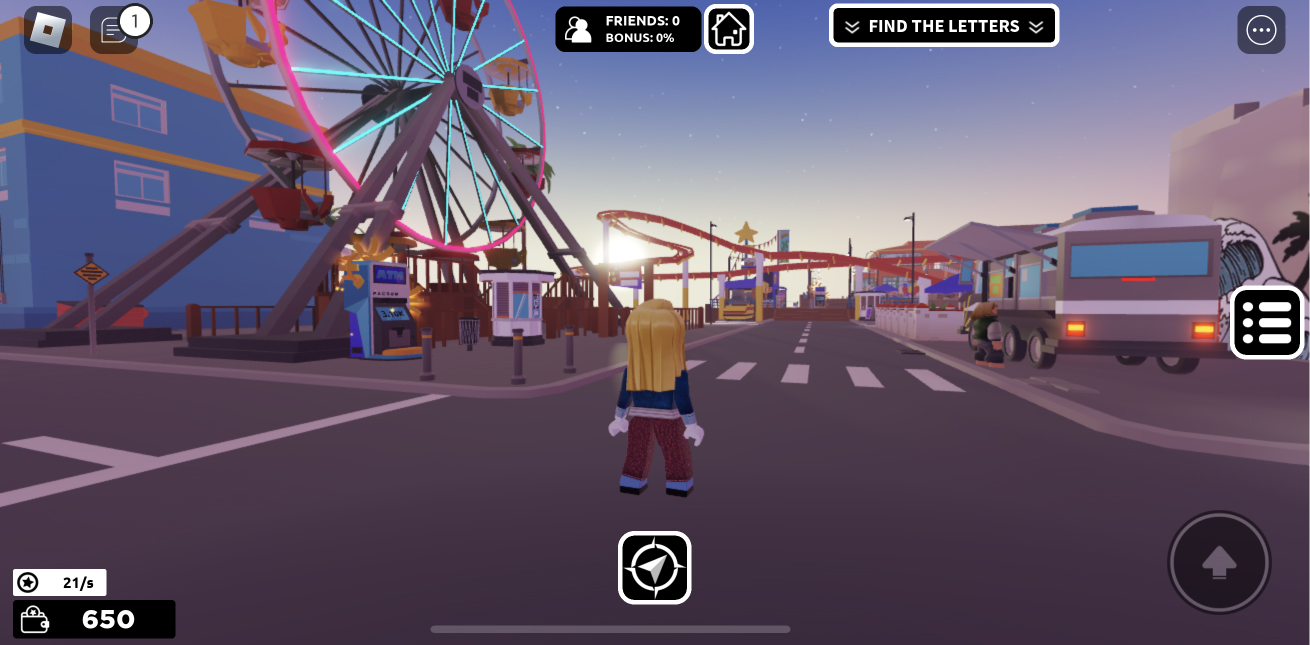Go home with the house icon
Viewport: 1310px width, 645px height.
pos(729,29)
